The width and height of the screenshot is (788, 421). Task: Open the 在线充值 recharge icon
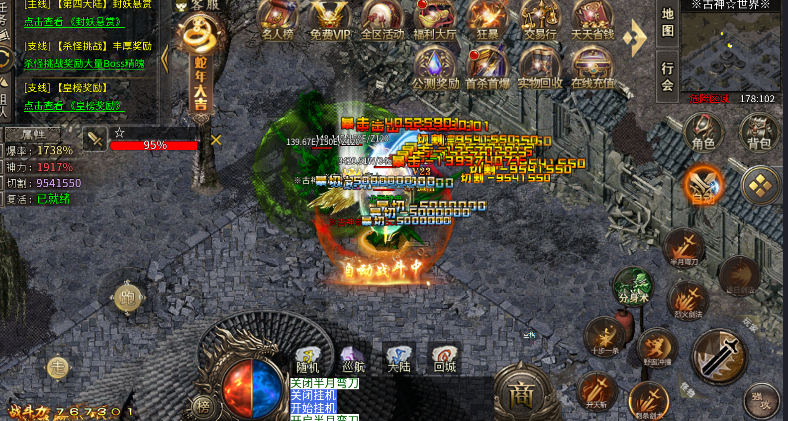tap(593, 68)
